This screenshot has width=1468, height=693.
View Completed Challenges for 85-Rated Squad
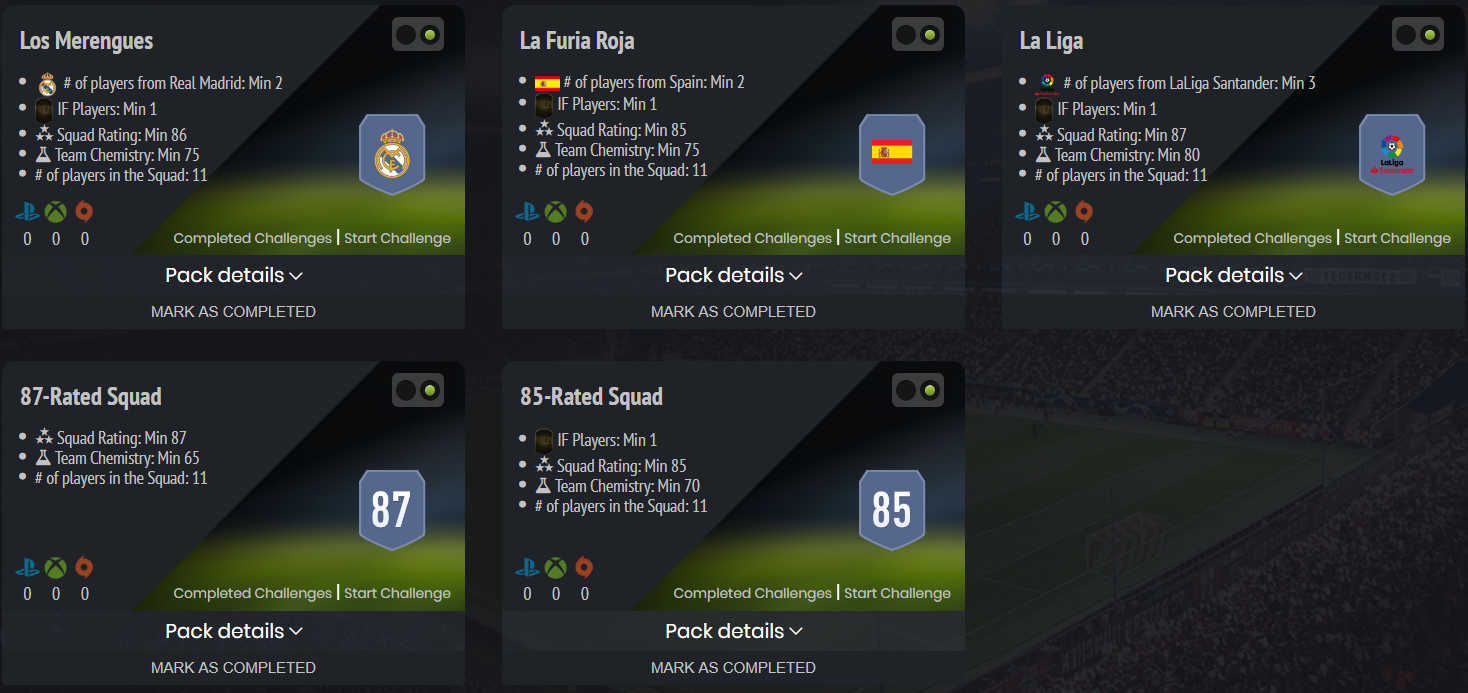[752, 593]
